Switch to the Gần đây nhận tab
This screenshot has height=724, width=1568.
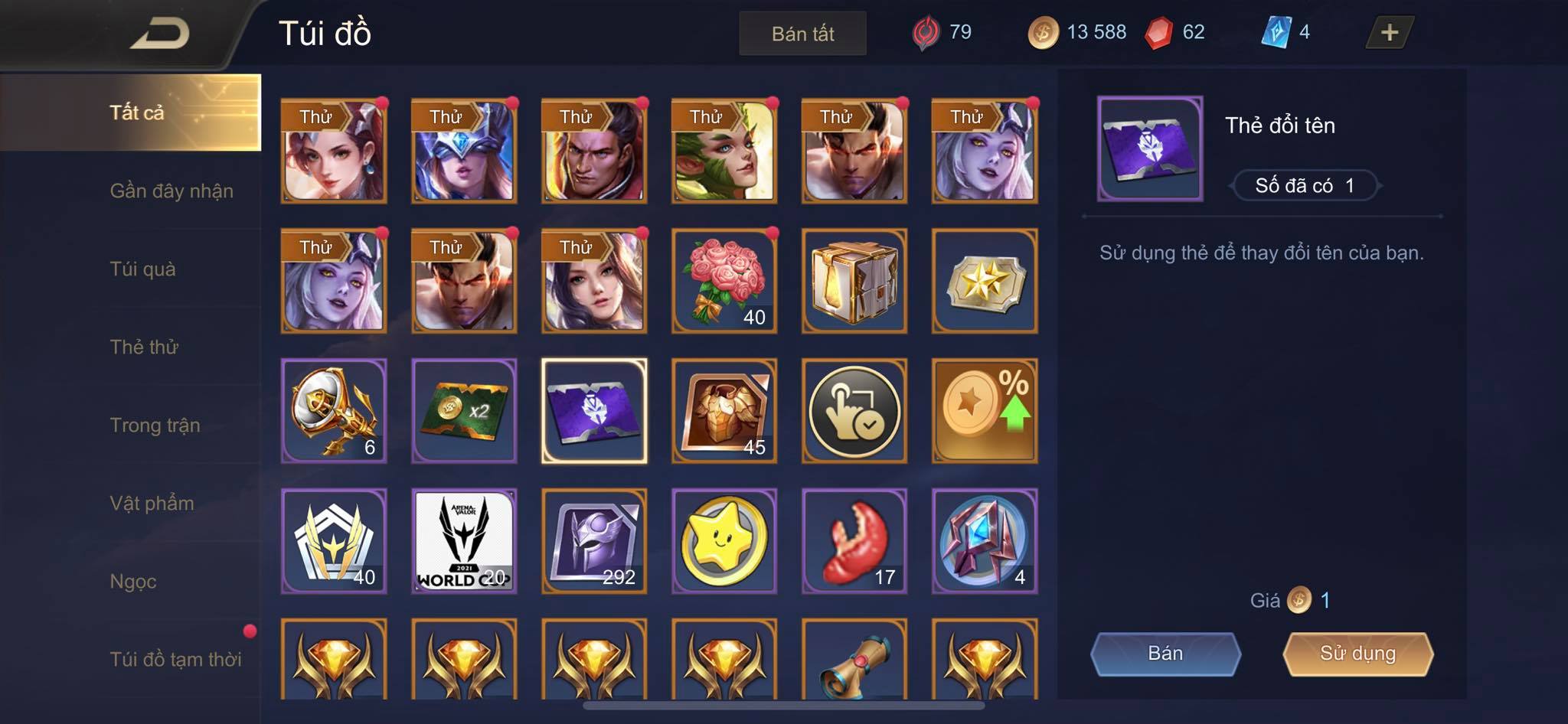pos(171,191)
